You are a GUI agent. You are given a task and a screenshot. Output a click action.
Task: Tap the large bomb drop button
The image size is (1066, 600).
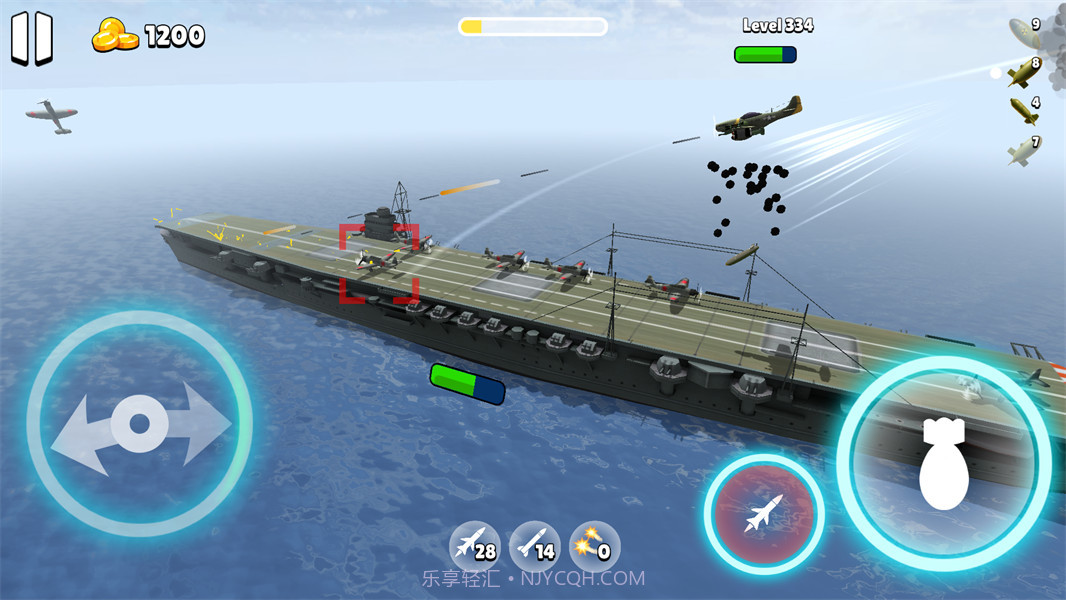(x=943, y=464)
